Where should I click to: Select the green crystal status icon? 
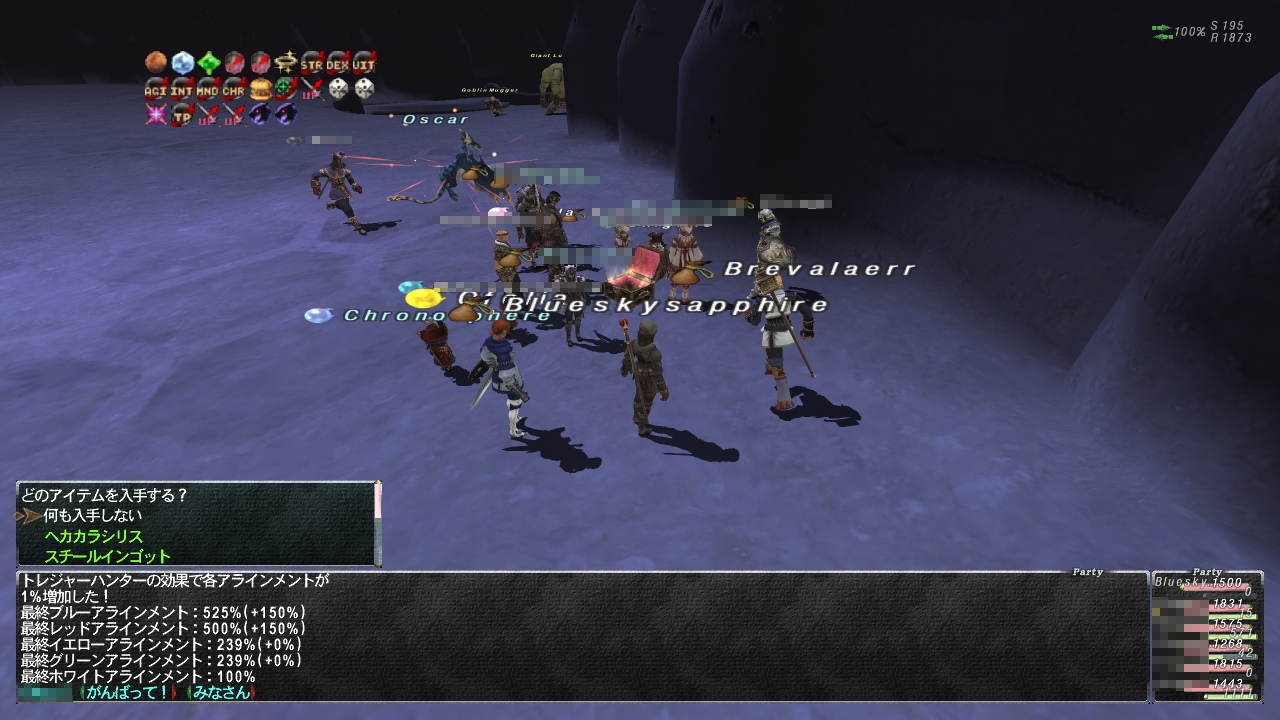[x=208, y=62]
